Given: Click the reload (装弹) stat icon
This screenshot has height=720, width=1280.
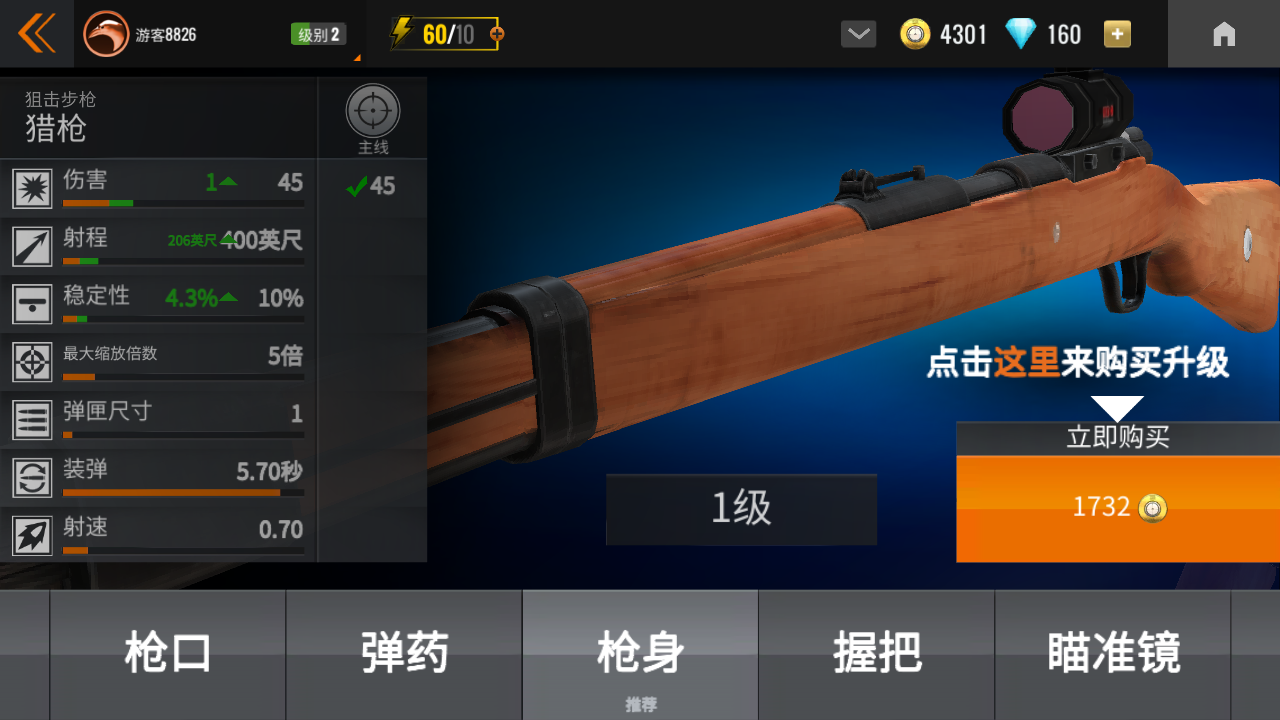Looking at the screenshot, I should click(x=32, y=477).
